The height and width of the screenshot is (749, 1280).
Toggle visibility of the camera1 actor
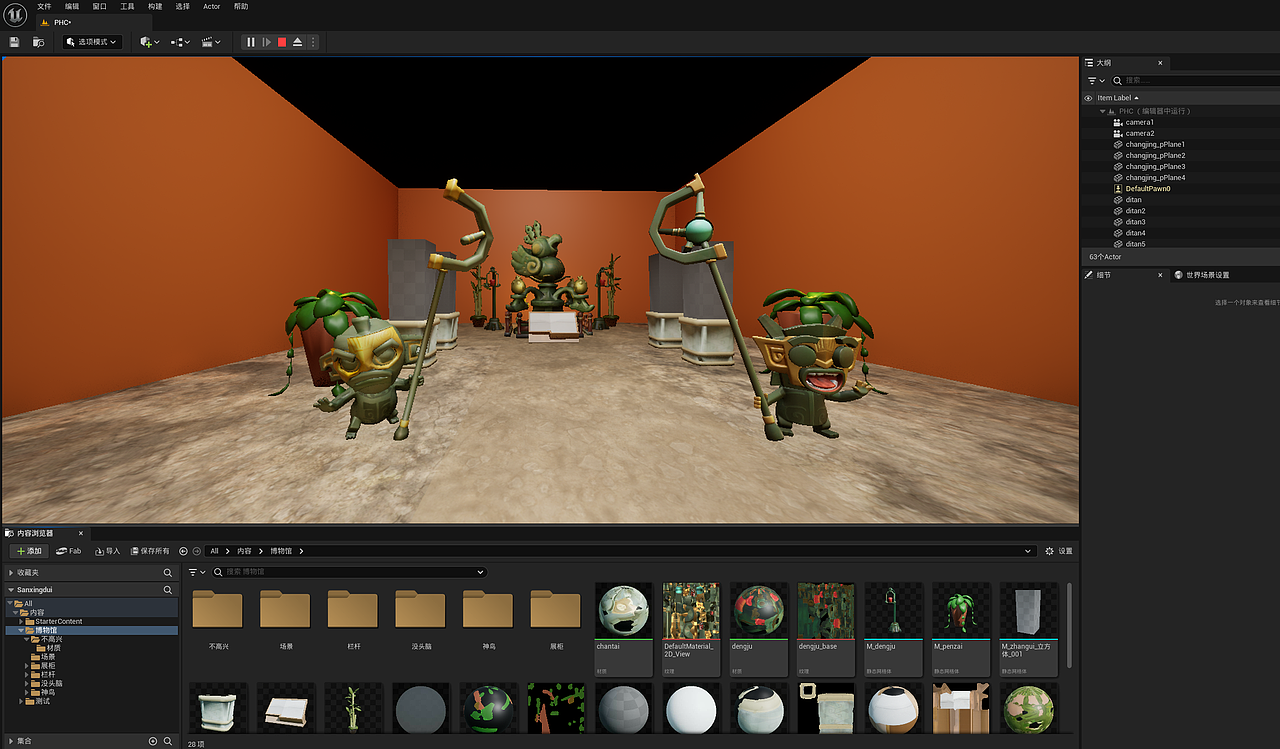tap(1088, 122)
